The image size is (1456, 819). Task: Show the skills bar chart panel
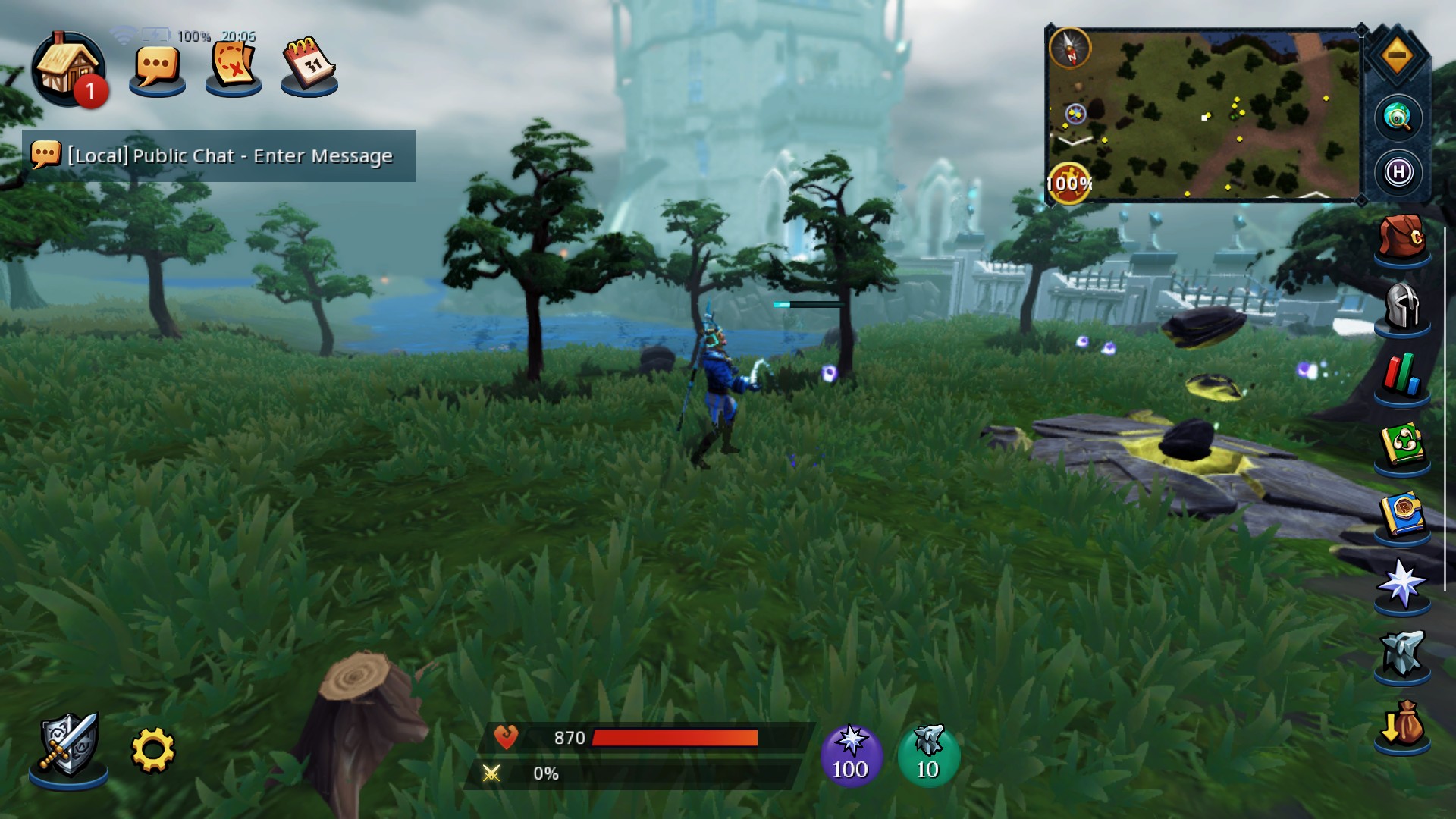1402,375
